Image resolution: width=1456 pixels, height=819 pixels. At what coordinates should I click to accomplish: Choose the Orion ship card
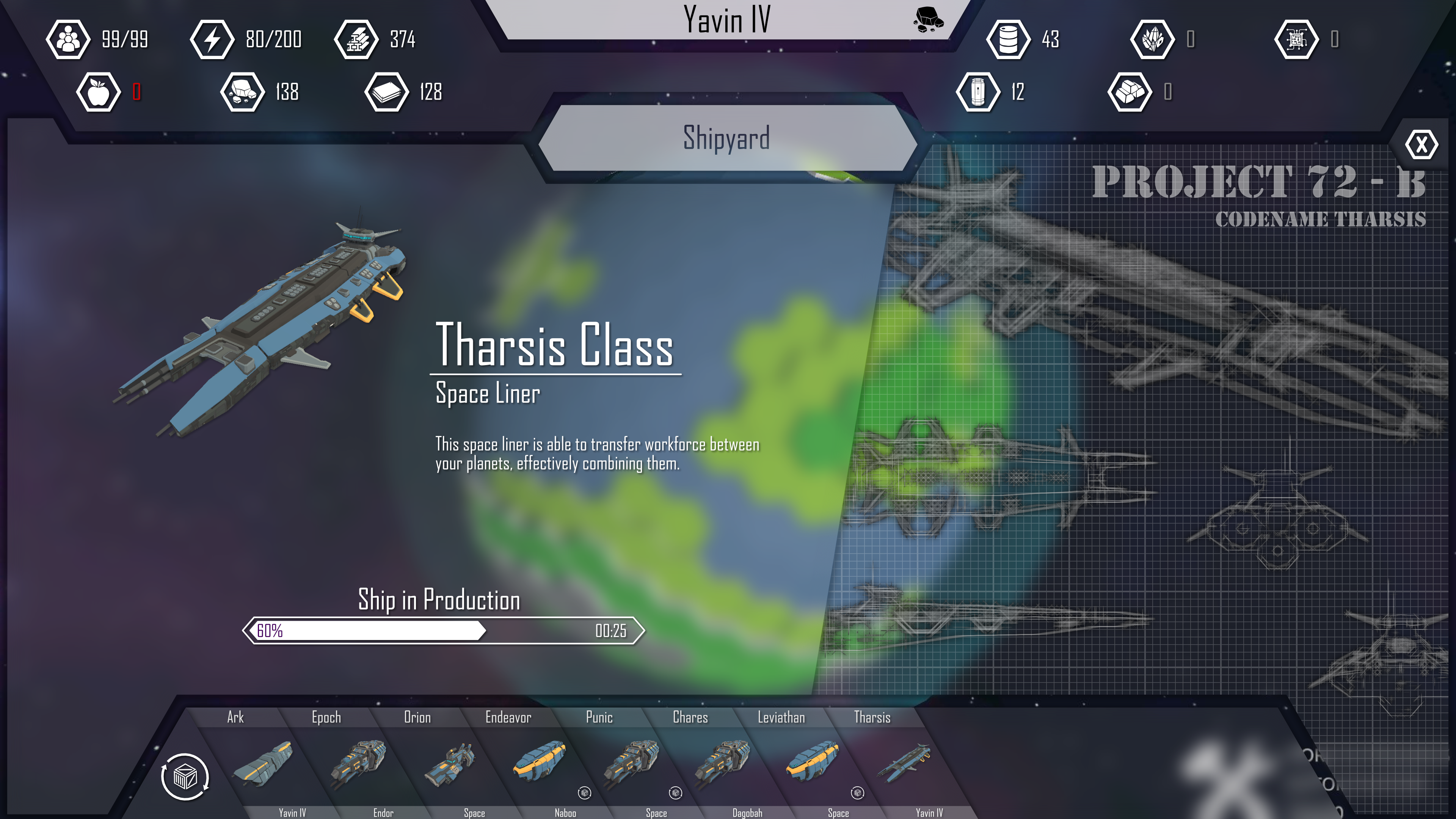[449, 763]
